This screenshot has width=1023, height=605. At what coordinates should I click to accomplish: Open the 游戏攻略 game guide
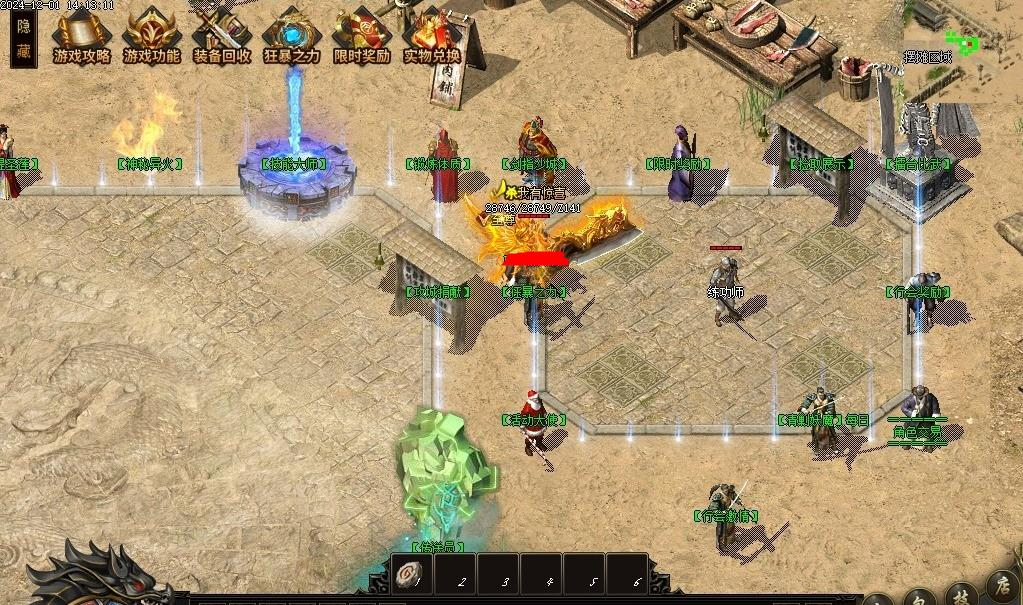coord(82,37)
